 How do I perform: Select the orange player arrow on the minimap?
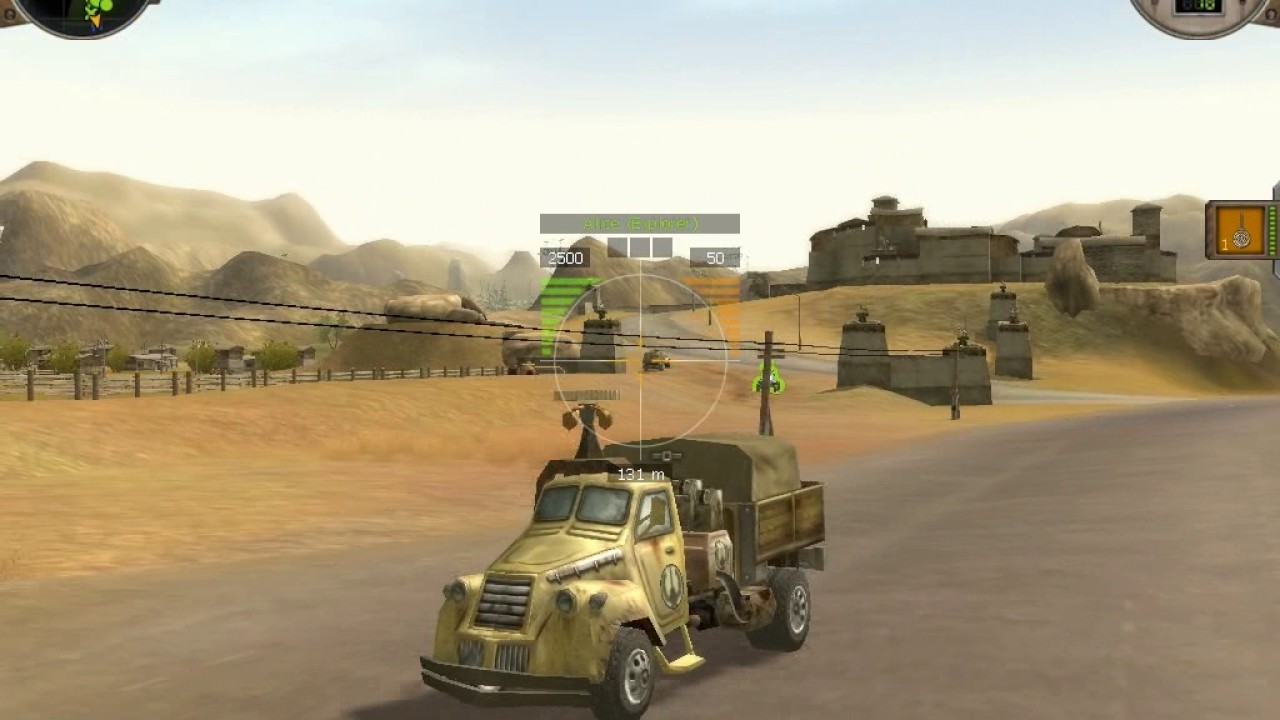pyautogui.click(x=96, y=18)
